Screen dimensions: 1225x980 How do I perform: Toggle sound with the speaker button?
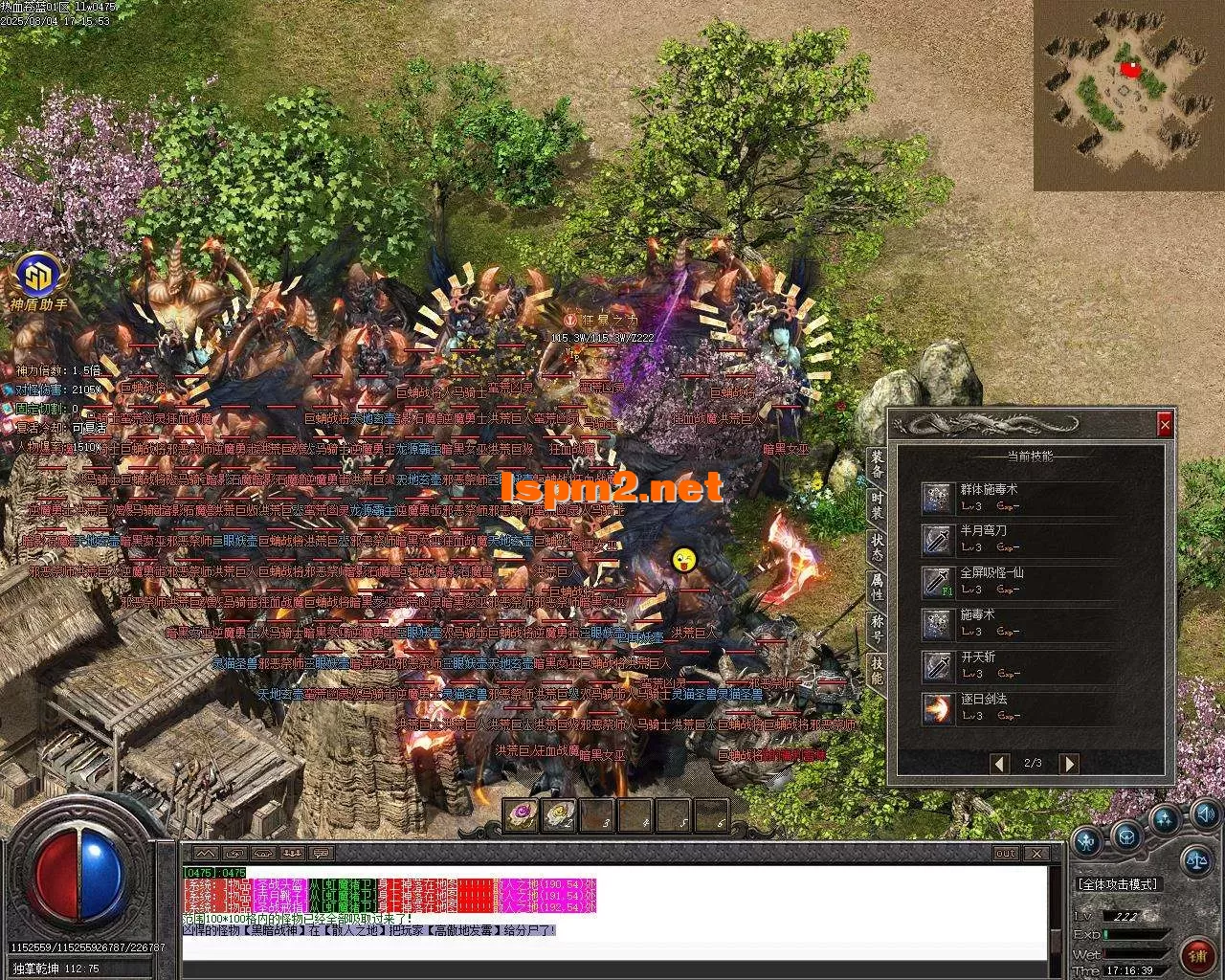coord(1204,815)
